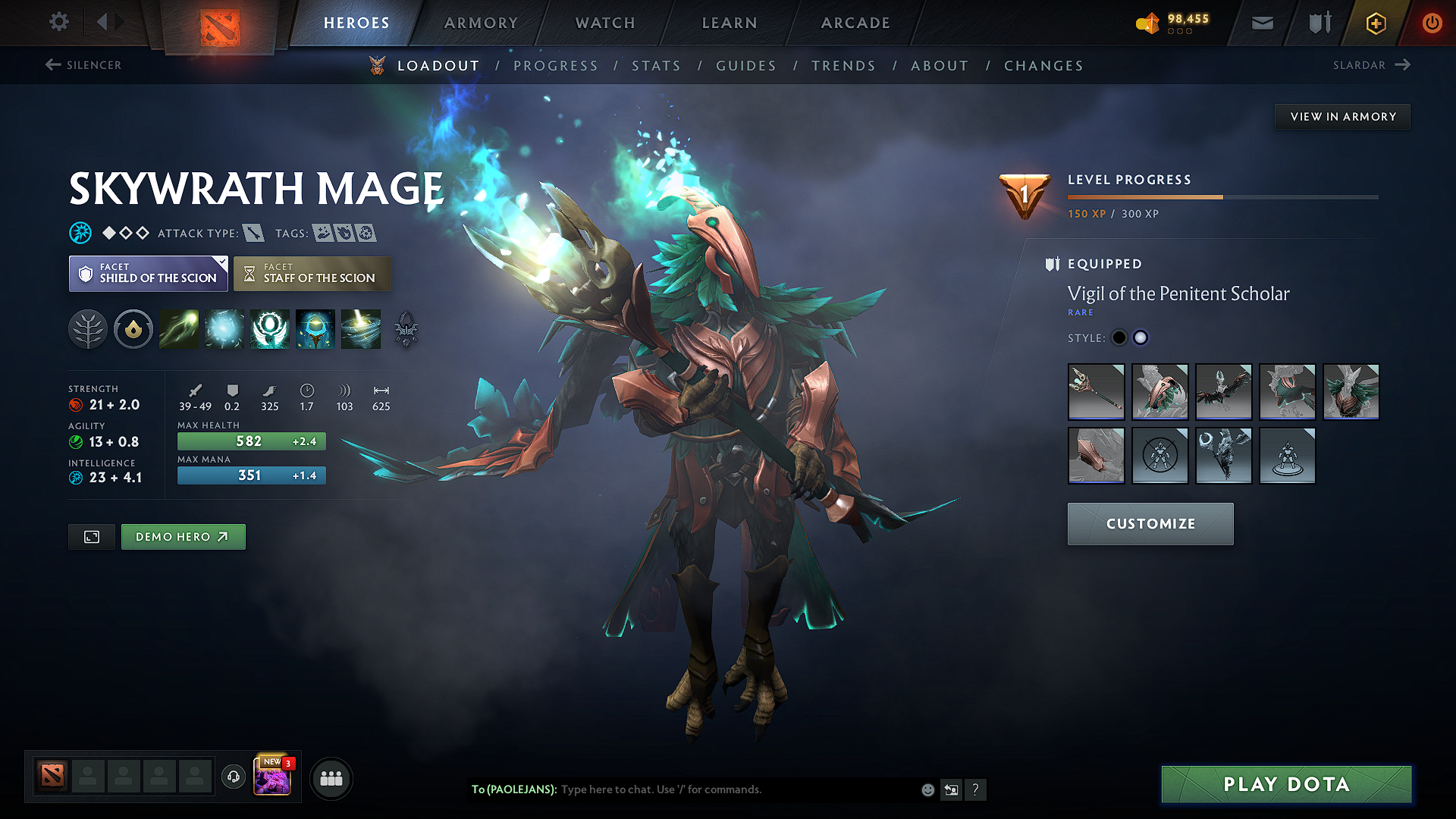Click the Demo Hero expand icon
The image size is (1456, 819).
point(91,536)
